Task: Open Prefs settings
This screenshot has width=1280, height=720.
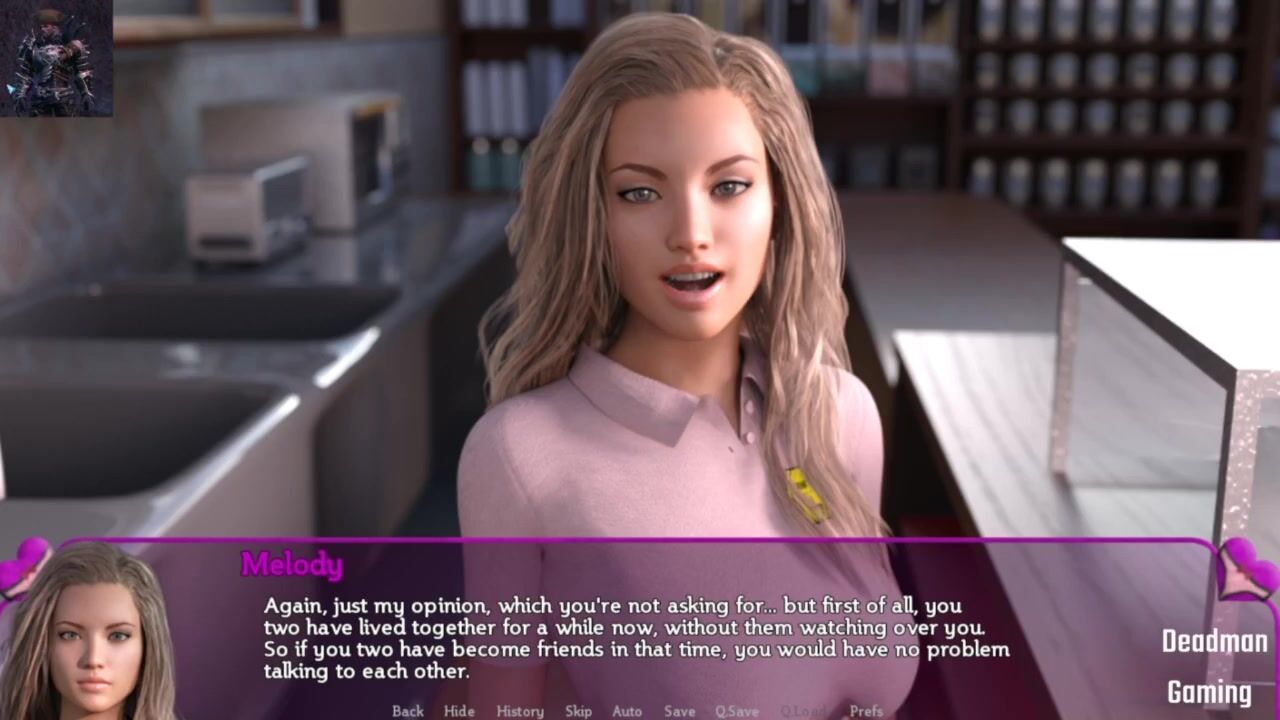Action: pos(866,711)
